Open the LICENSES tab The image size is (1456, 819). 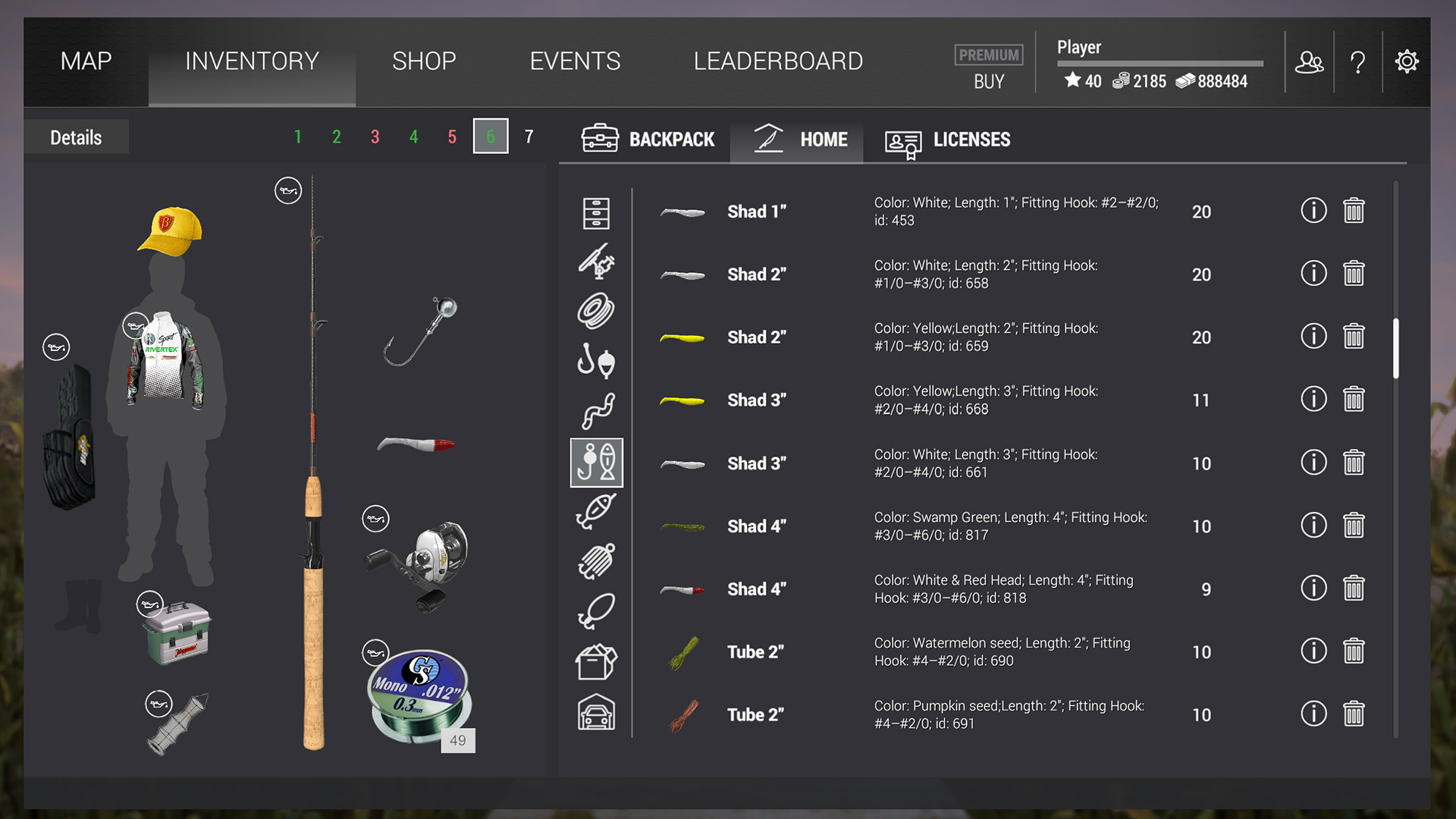948,140
